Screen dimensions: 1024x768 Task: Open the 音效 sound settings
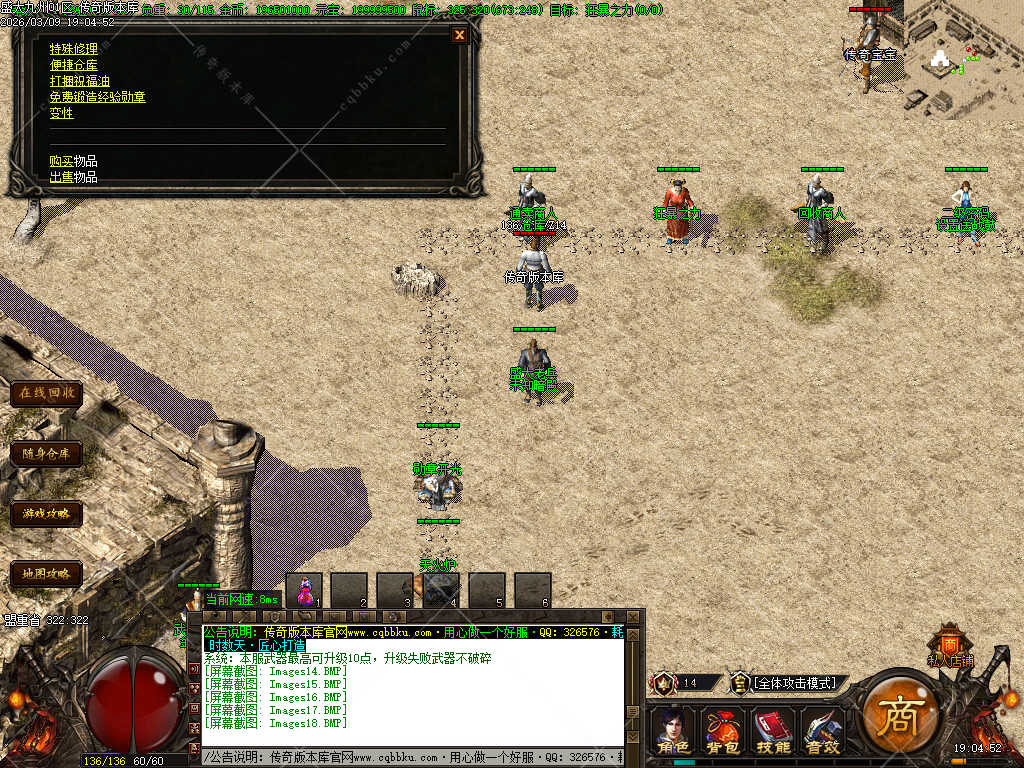822,731
